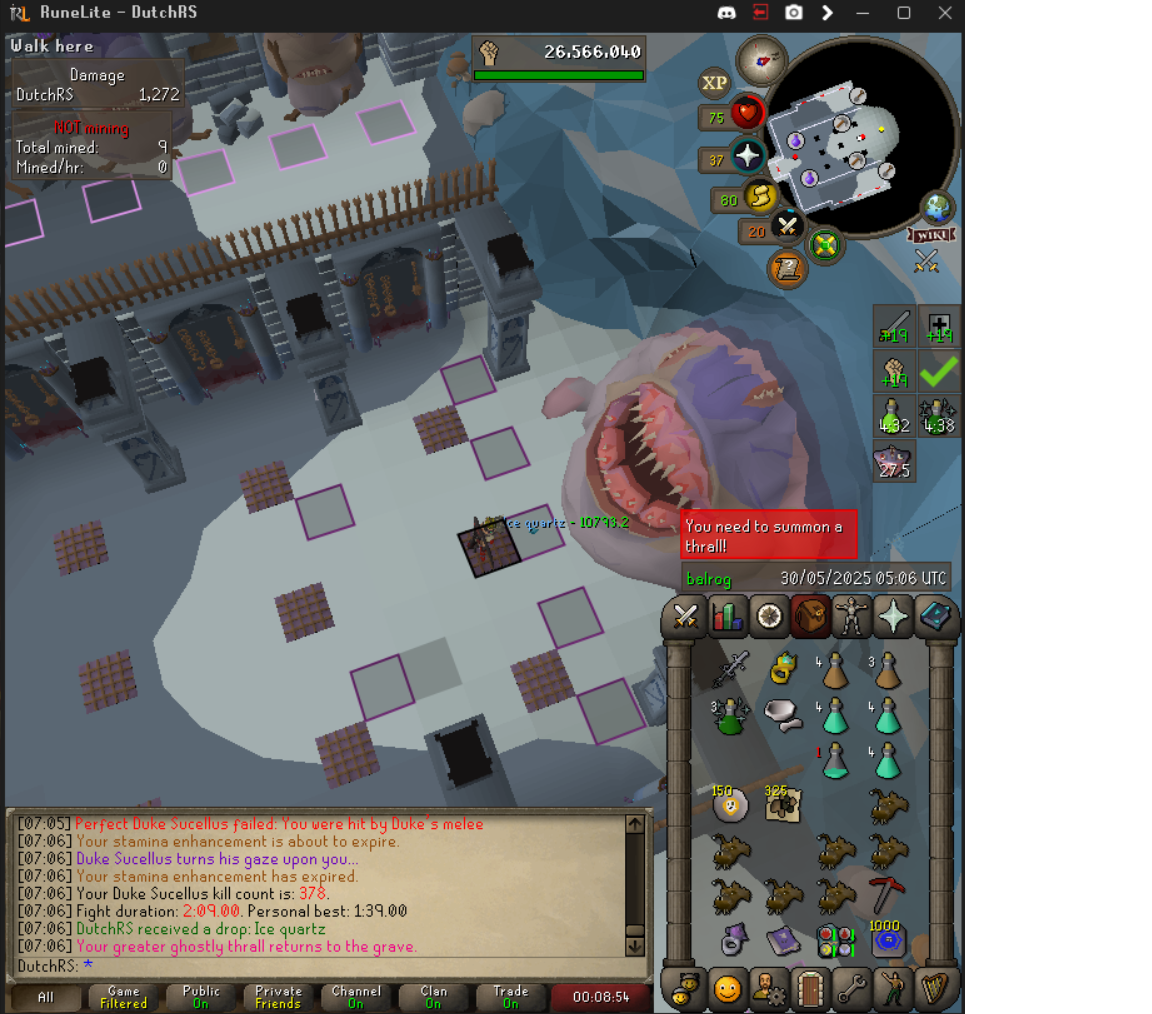This screenshot has height=1014, width=1152.
Task: Open the Combat Options tab
Action: pyautogui.click(x=685, y=616)
